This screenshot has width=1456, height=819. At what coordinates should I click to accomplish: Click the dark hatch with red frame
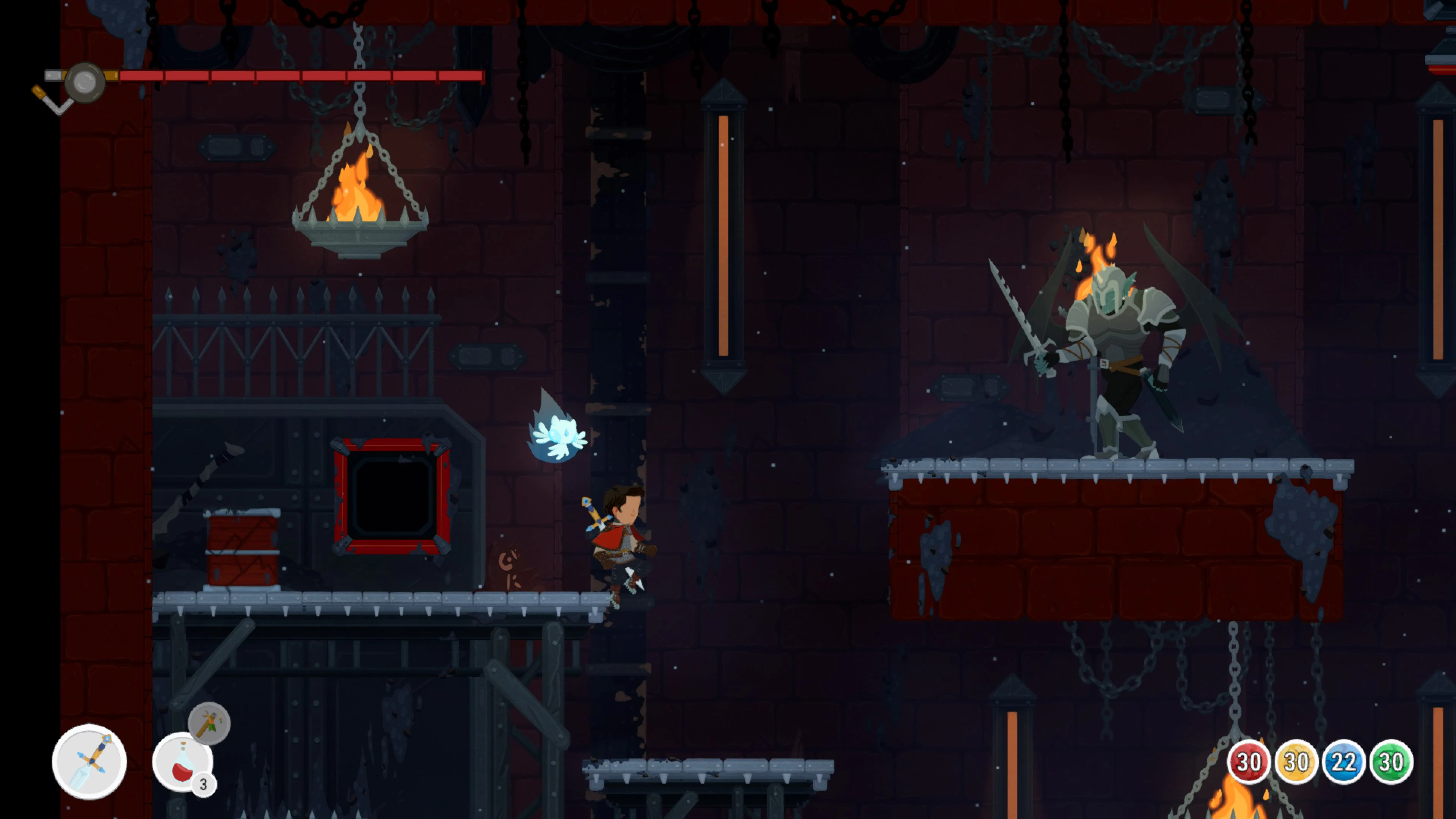tap(391, 497)
